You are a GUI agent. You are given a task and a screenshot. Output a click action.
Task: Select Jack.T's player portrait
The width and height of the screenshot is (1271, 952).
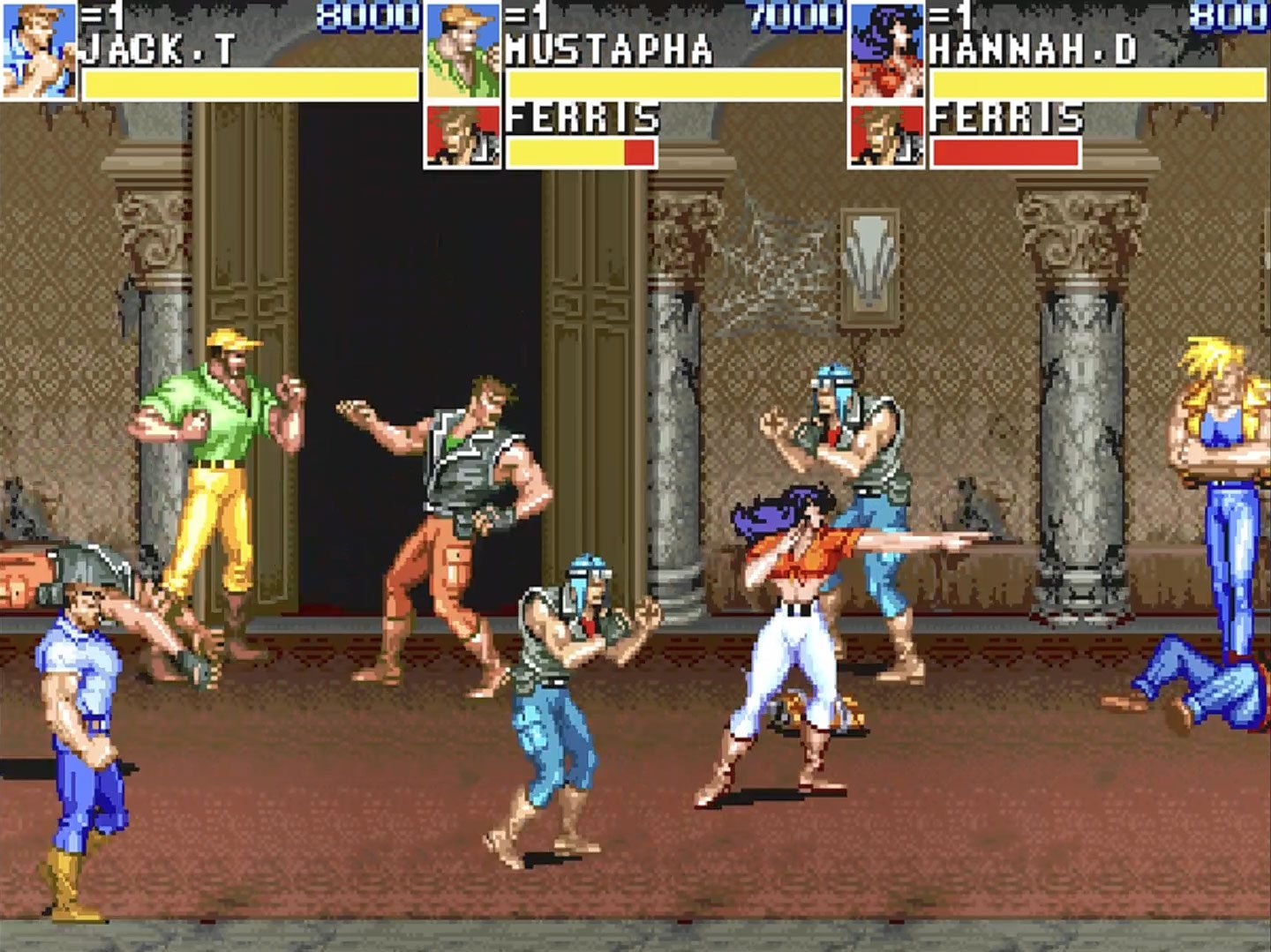39,50
